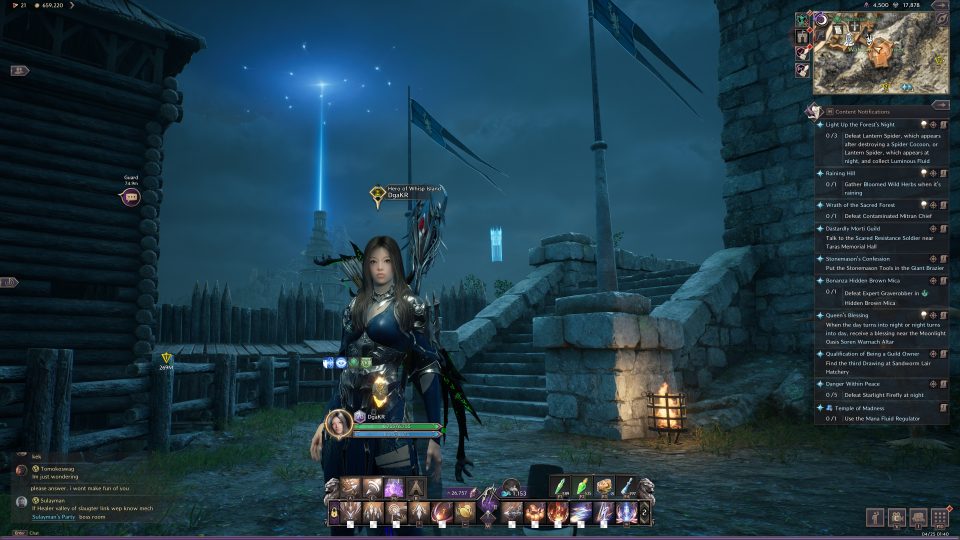
Task: Collapse the Content Notifications panel with its arrow
Action: [939, 104]
